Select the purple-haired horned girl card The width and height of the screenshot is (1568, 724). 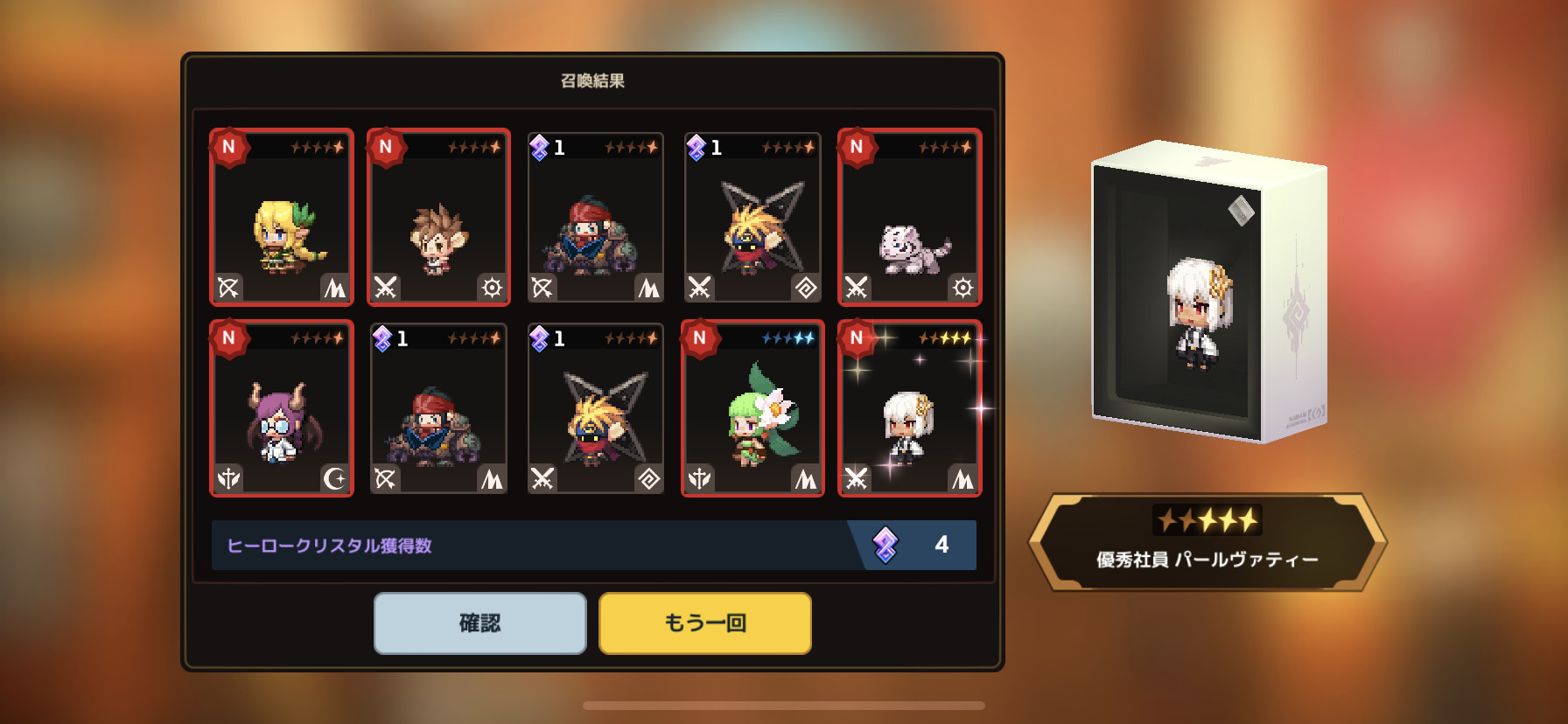coord(282,408)
